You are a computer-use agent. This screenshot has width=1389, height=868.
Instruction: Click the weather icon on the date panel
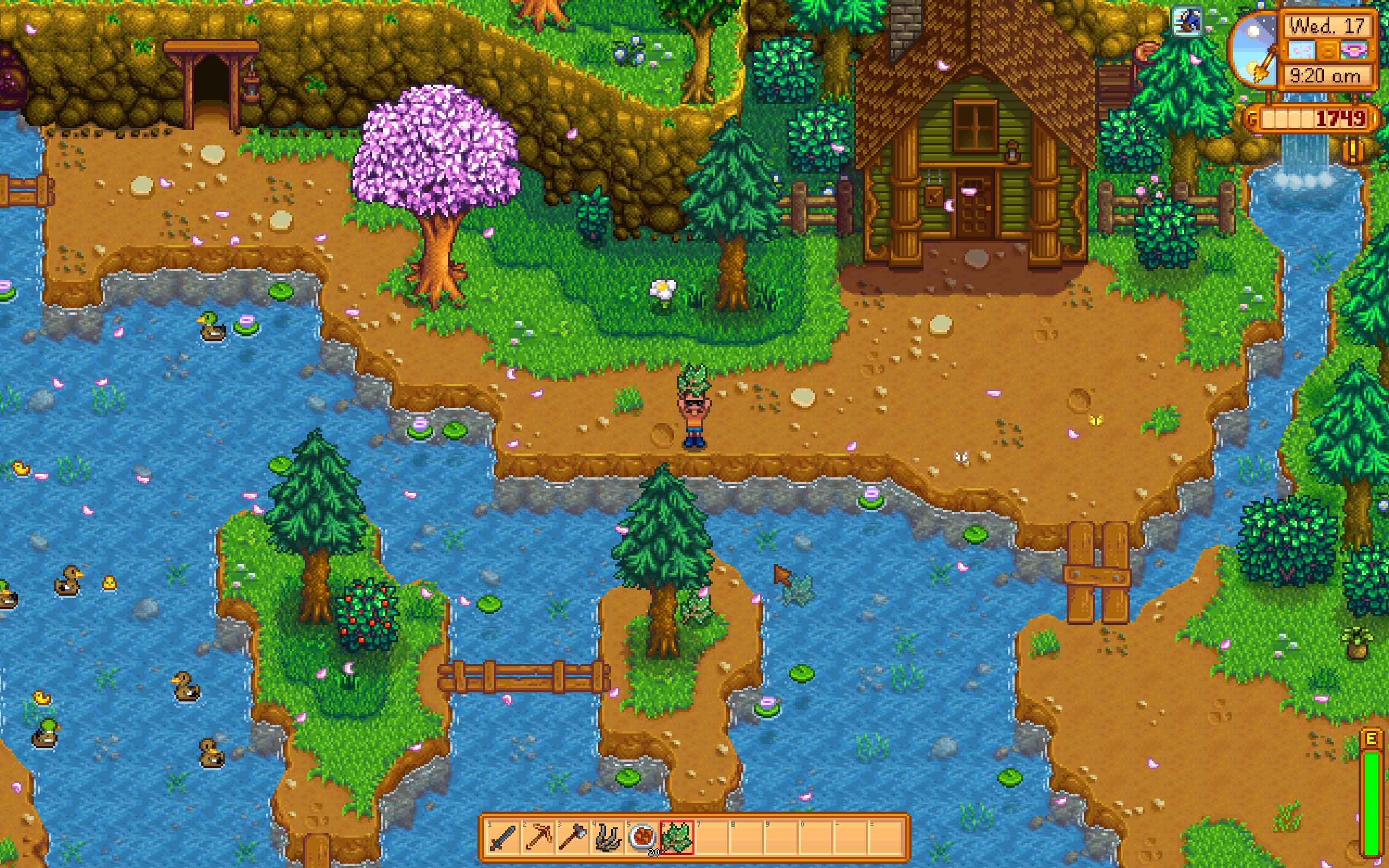pyautogui.click(x=1301, y=50)
